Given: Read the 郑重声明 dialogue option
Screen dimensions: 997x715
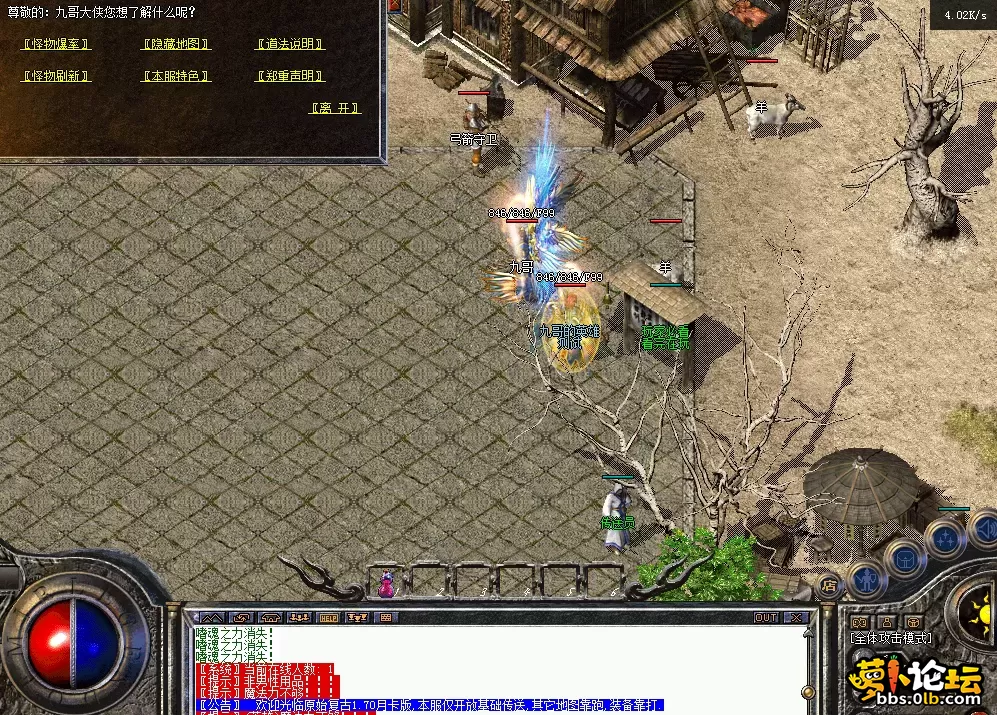Looking at the screenshot, I should pyautogui.click(x=290, y=76).
